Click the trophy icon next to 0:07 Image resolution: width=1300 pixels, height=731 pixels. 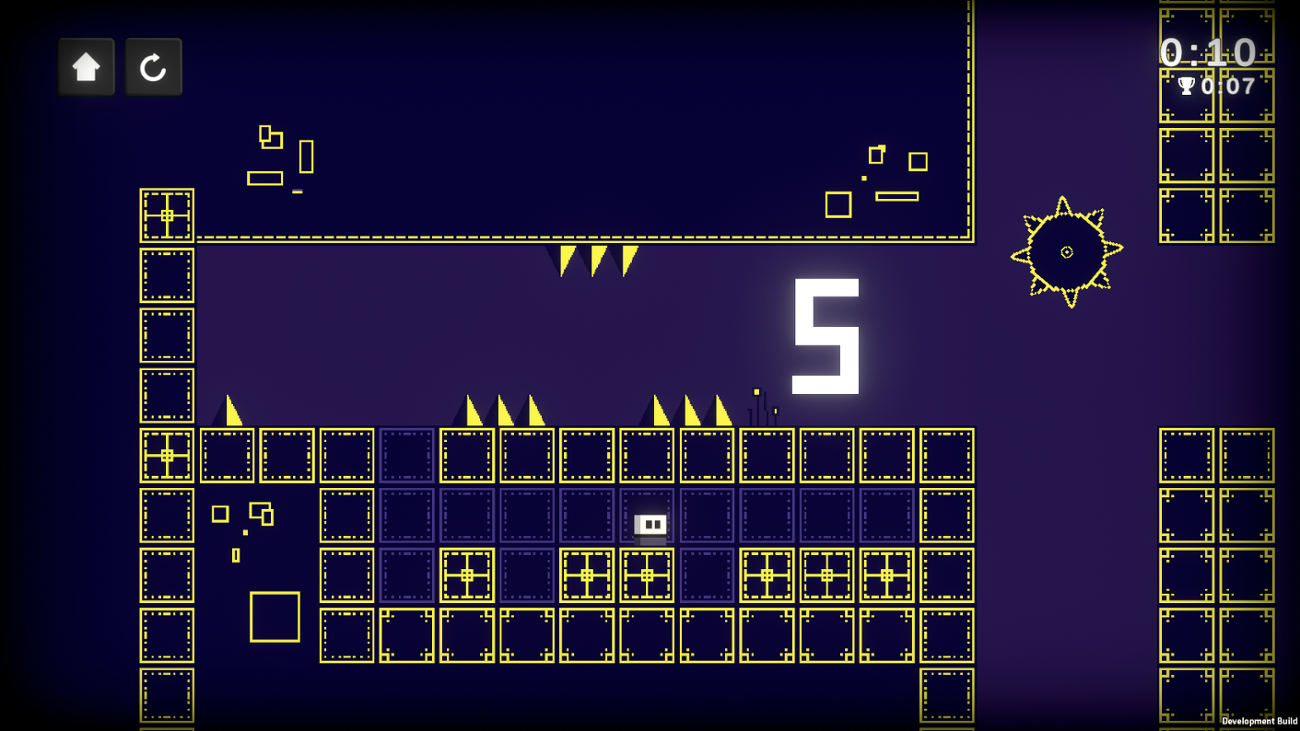pos(1186,86)
